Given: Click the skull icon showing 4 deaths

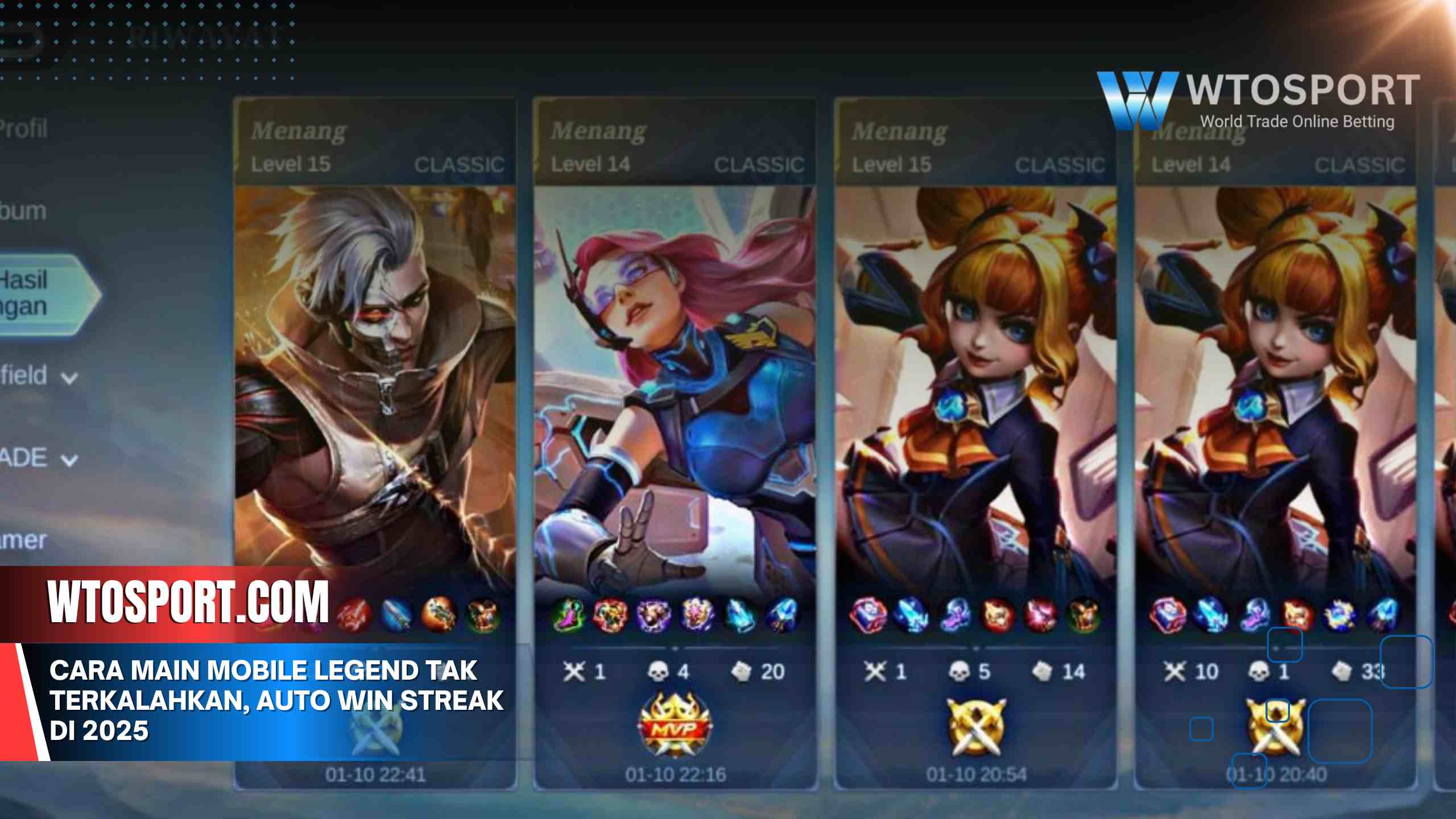Looking at the screenshot, I should pyautogui.click(x=657, y=671).
